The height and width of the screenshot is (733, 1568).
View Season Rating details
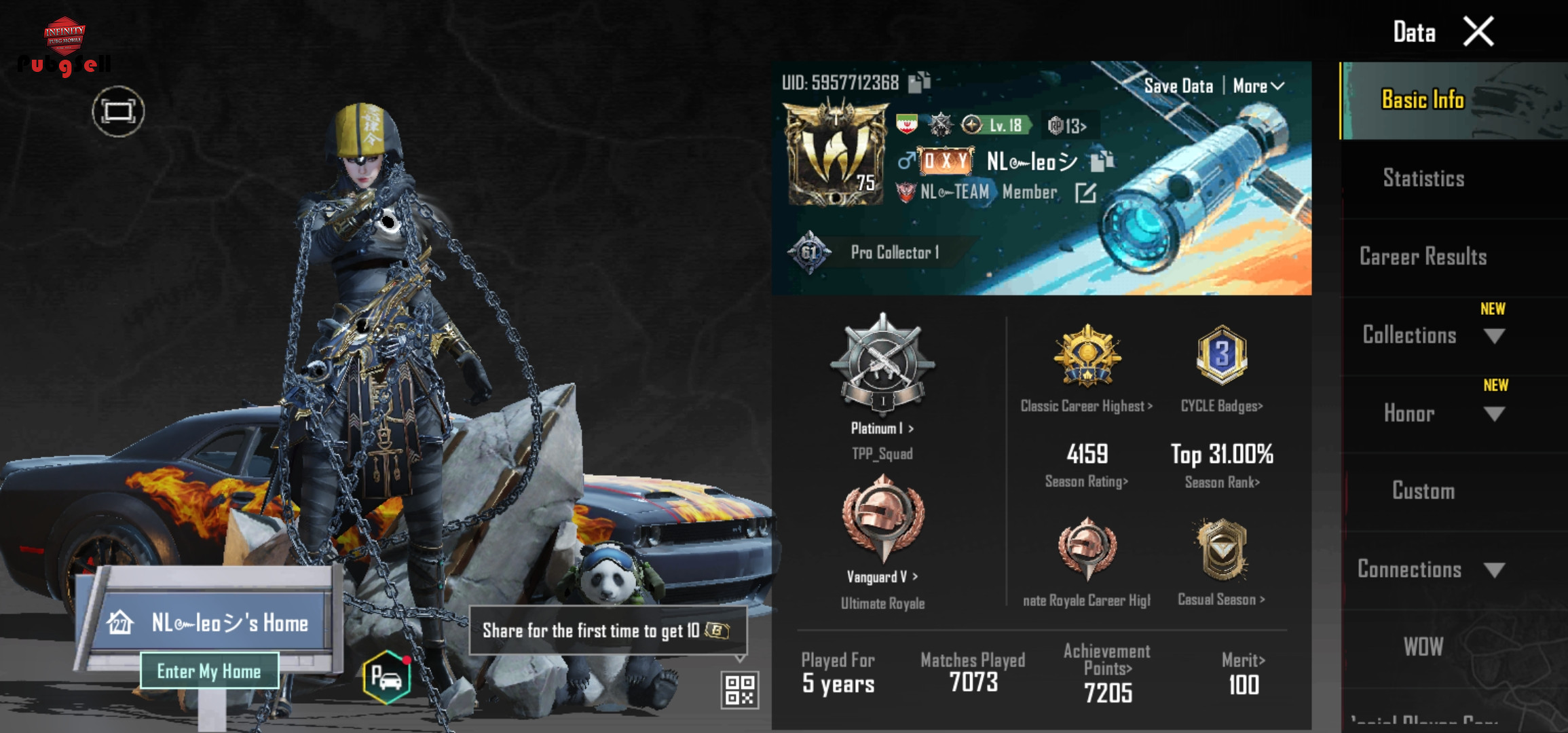click(1086, 481)
